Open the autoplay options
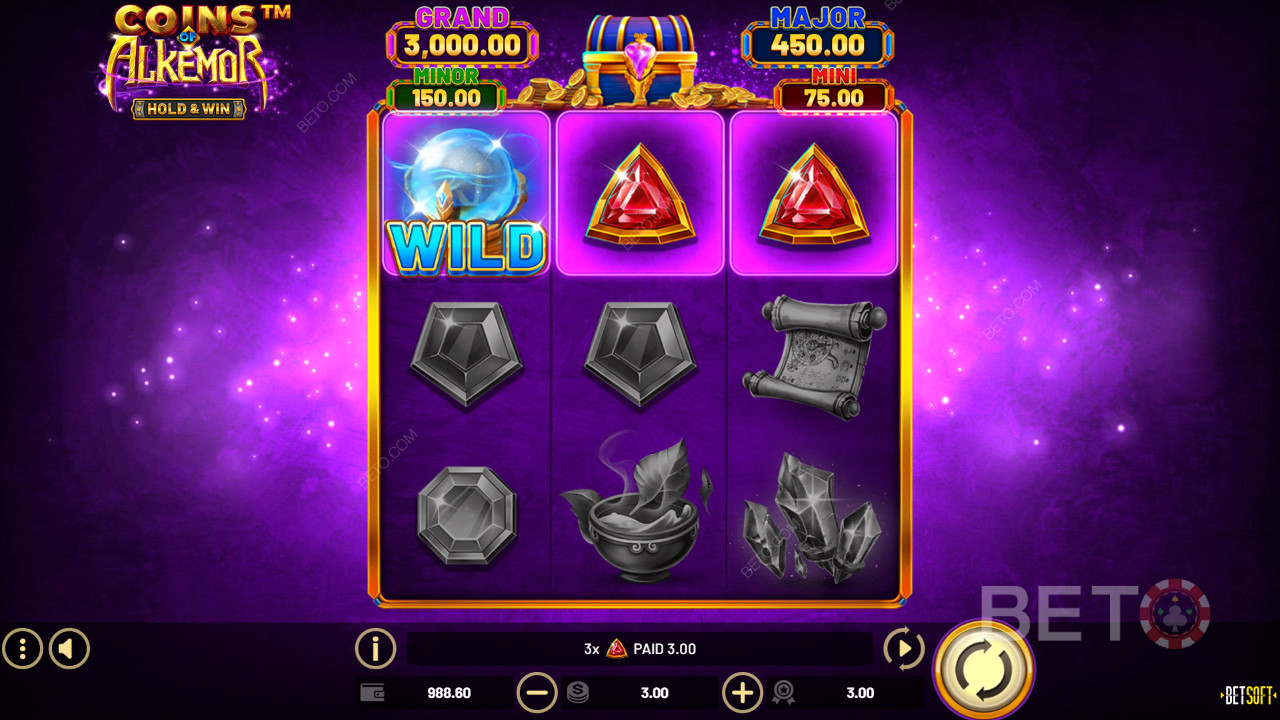The image size is (1280, 720). [904, 649]
